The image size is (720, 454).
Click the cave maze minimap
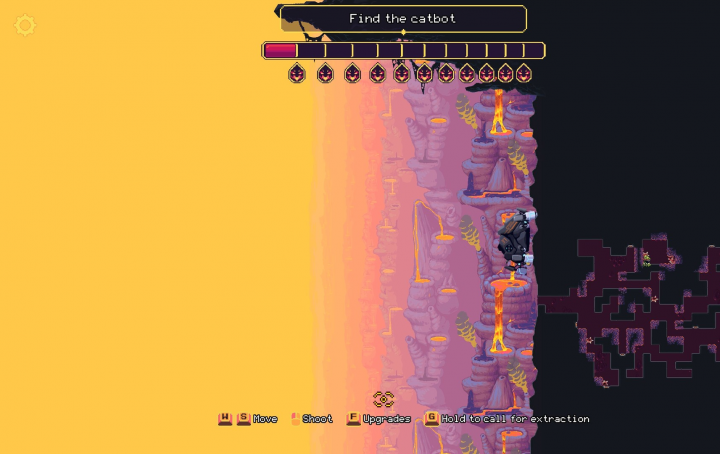point(632,307)
